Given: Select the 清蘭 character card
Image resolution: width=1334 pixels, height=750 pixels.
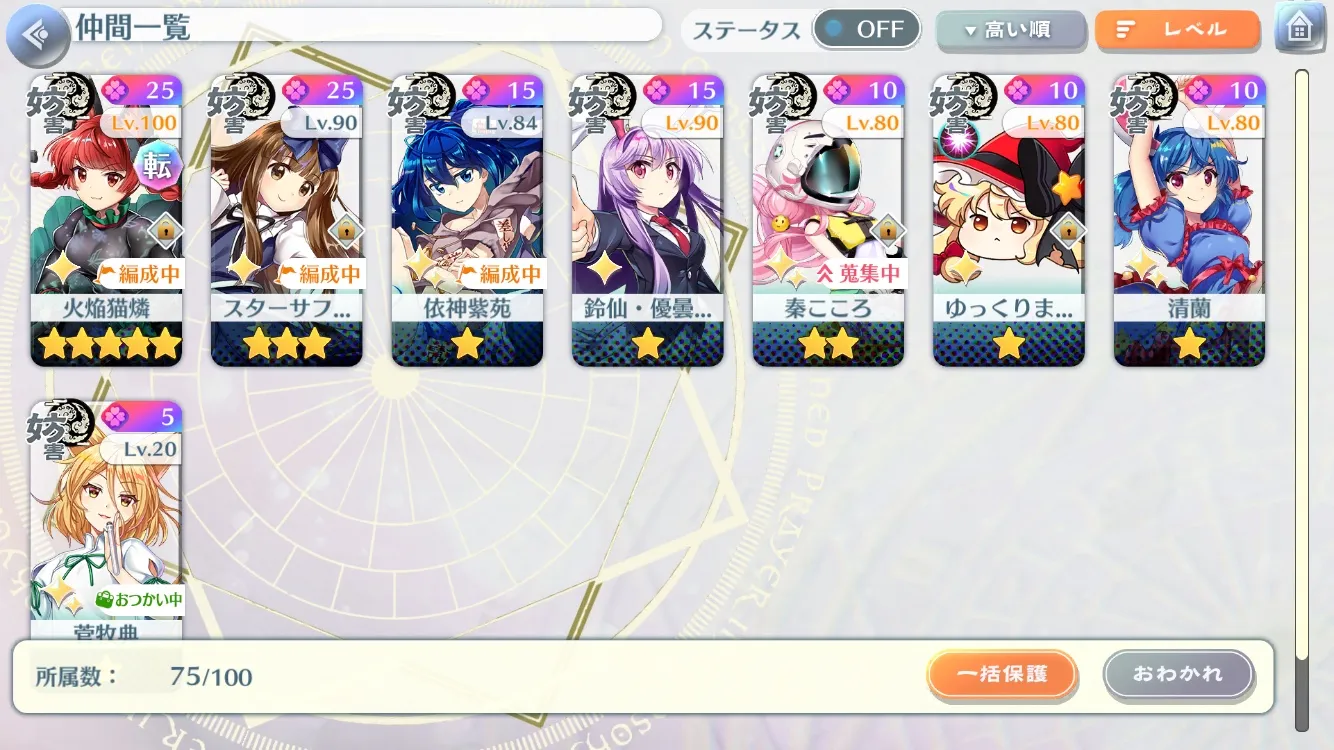Looking at the screenshot, I should pos(1189,220).
